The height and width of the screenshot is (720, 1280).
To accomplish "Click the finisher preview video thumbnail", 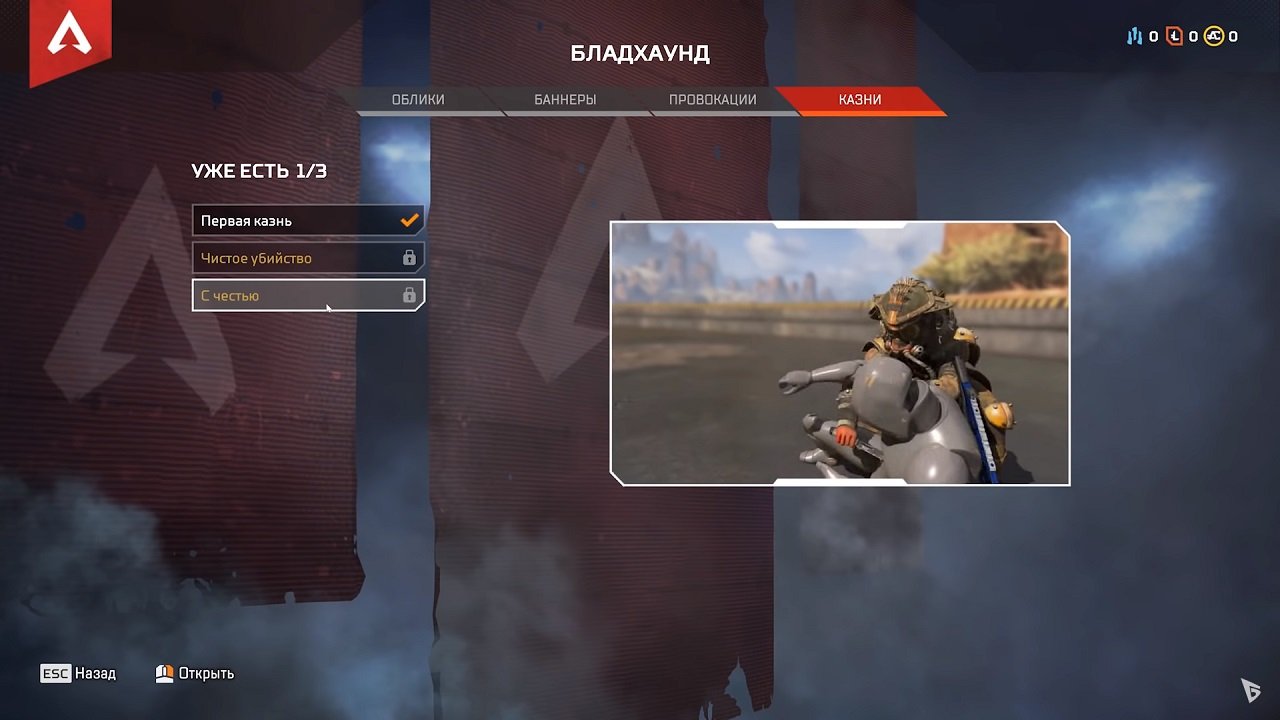I will click(841, 354).
